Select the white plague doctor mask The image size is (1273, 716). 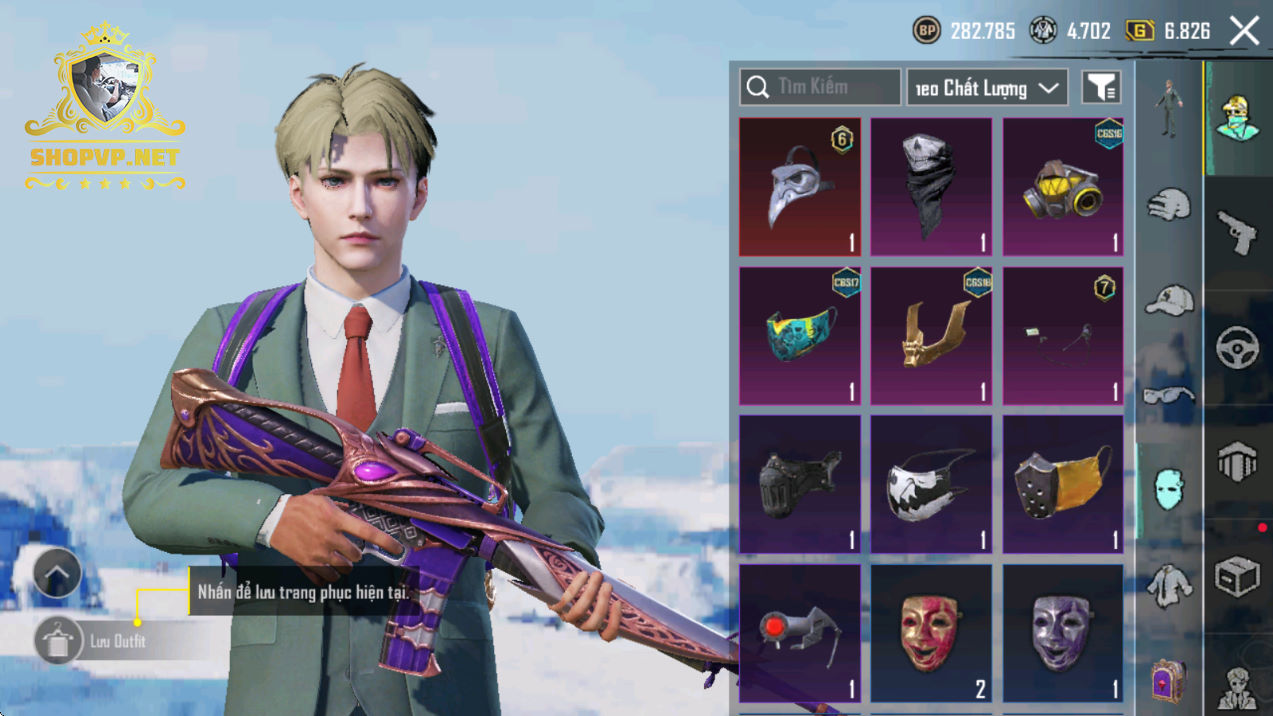(799, 187)
